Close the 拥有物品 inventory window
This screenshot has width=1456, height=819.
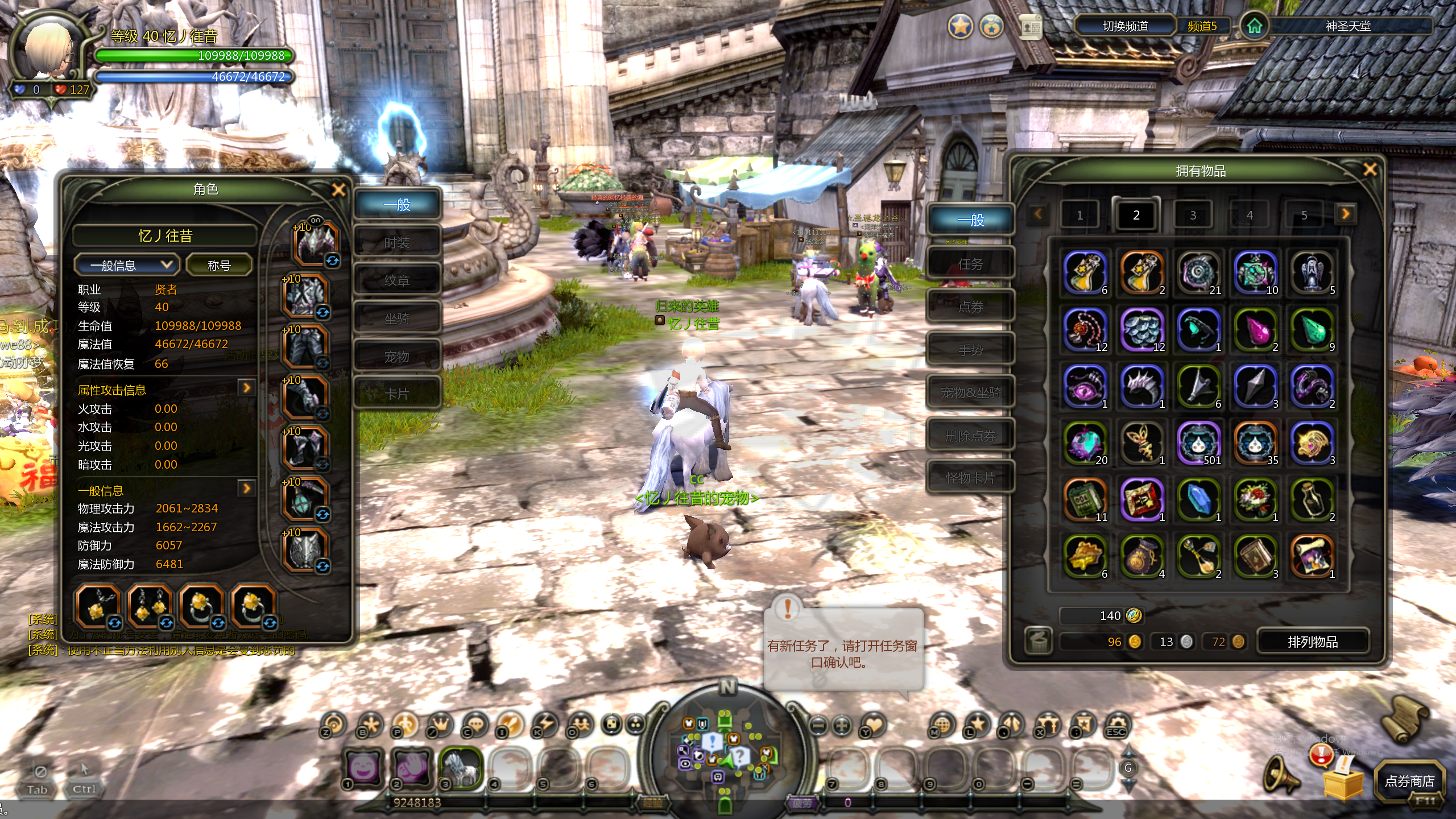pyautogui.click(x=1370, y=169)
